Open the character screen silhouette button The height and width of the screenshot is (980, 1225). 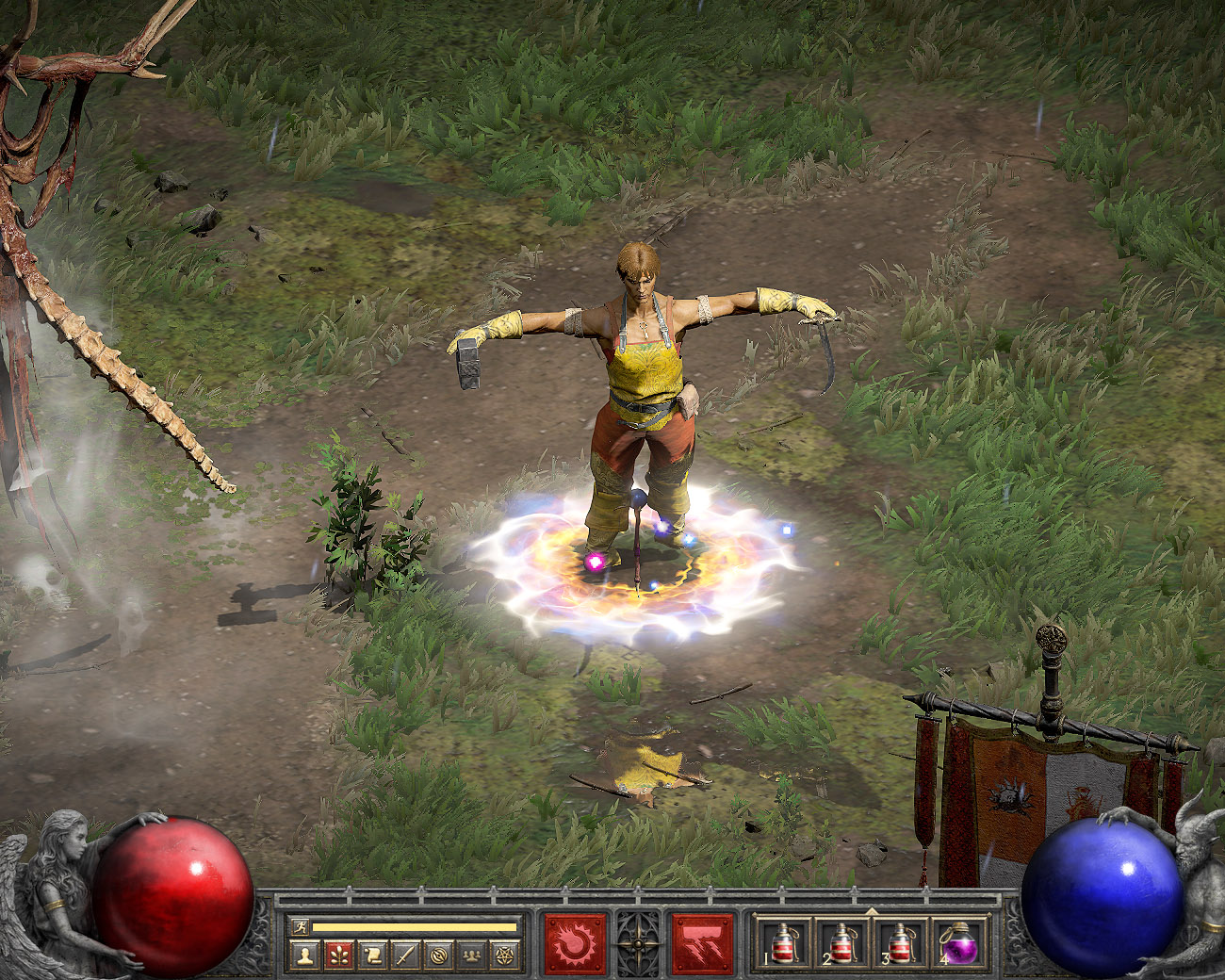click(x=304, y=955)
